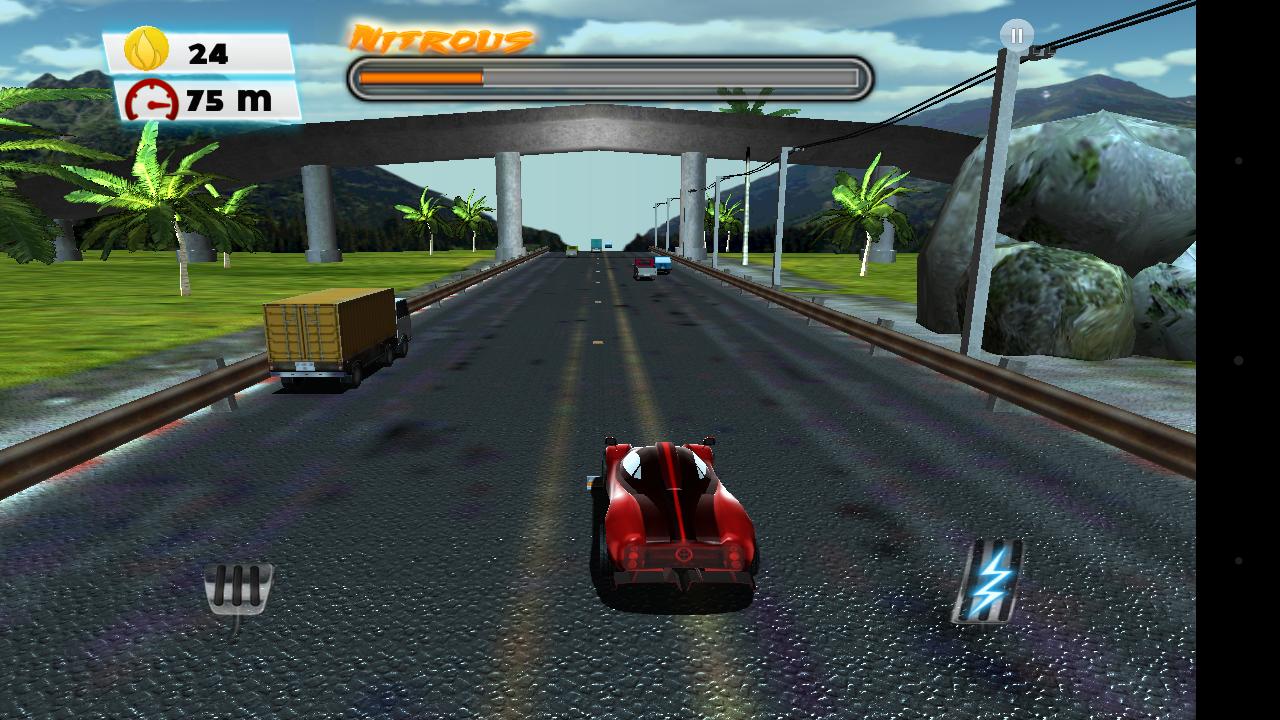Tap the pedal treads on the brake button
1280x720 pixels.
(237, 588)
